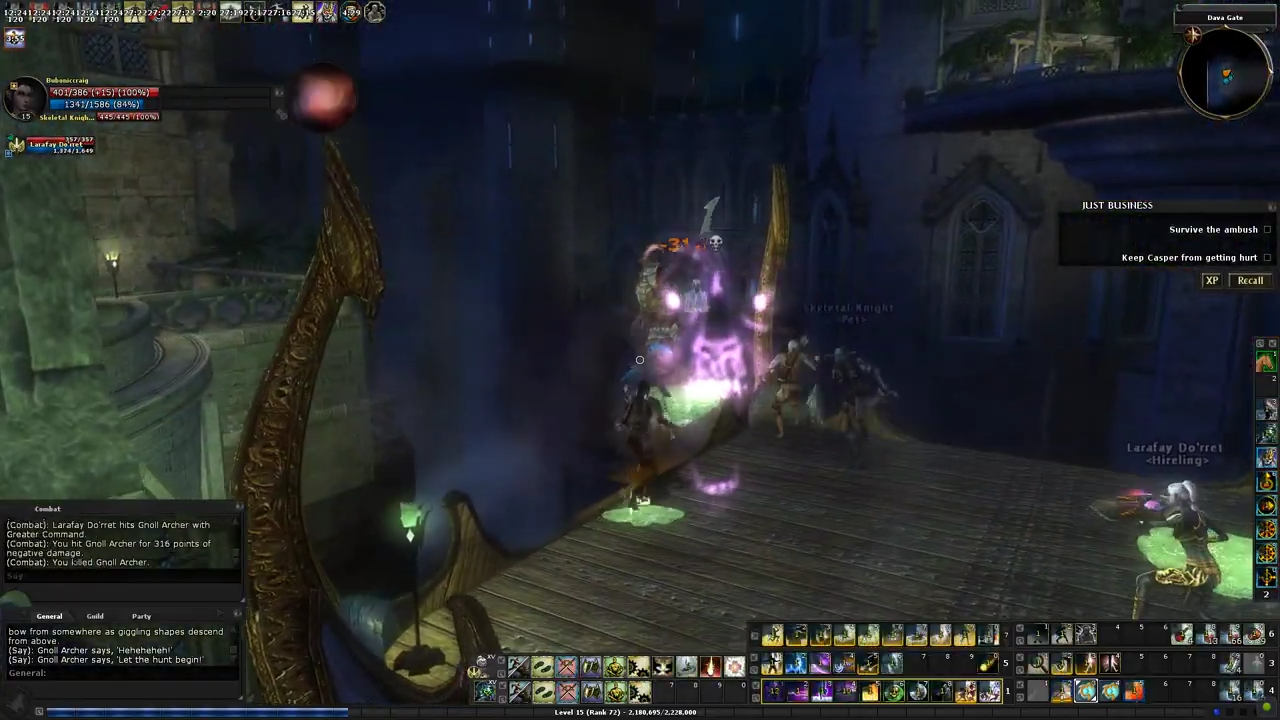Switch to the Guild chat tab
Screen dimensions: 1280x720
[x=95, y=616]
